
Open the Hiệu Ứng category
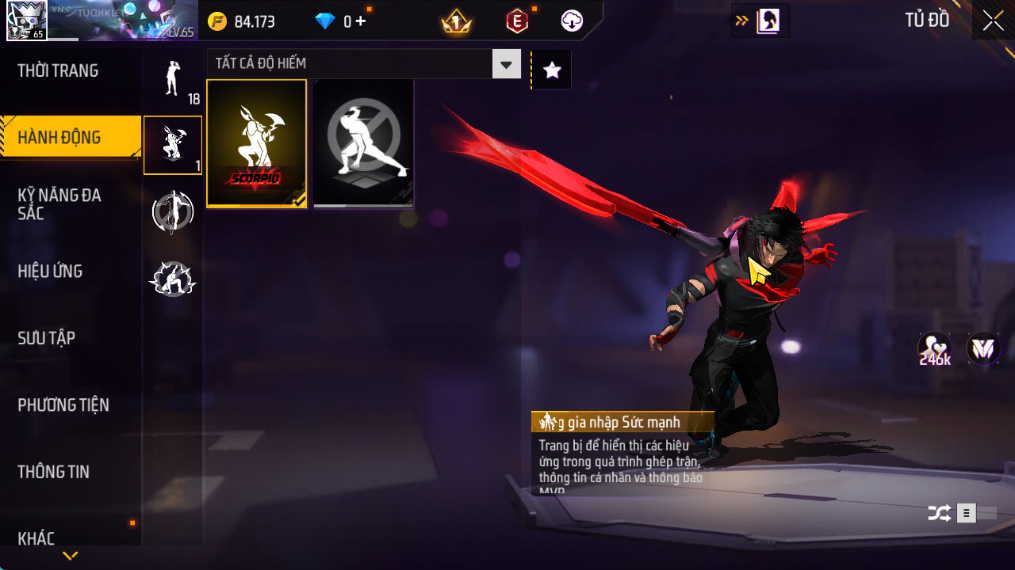click(50, 271)
